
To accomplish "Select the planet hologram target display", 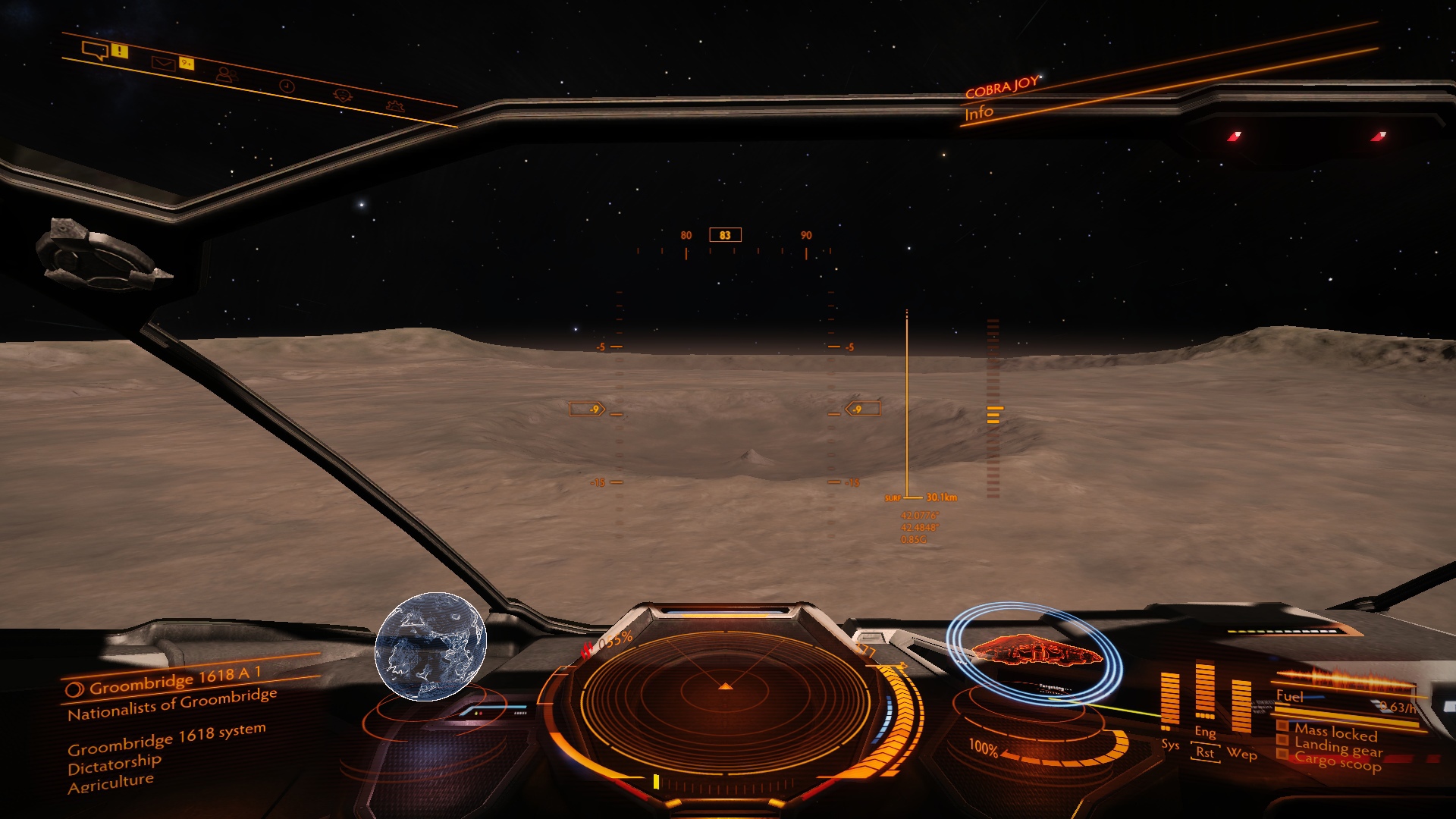I will (431, 646).
